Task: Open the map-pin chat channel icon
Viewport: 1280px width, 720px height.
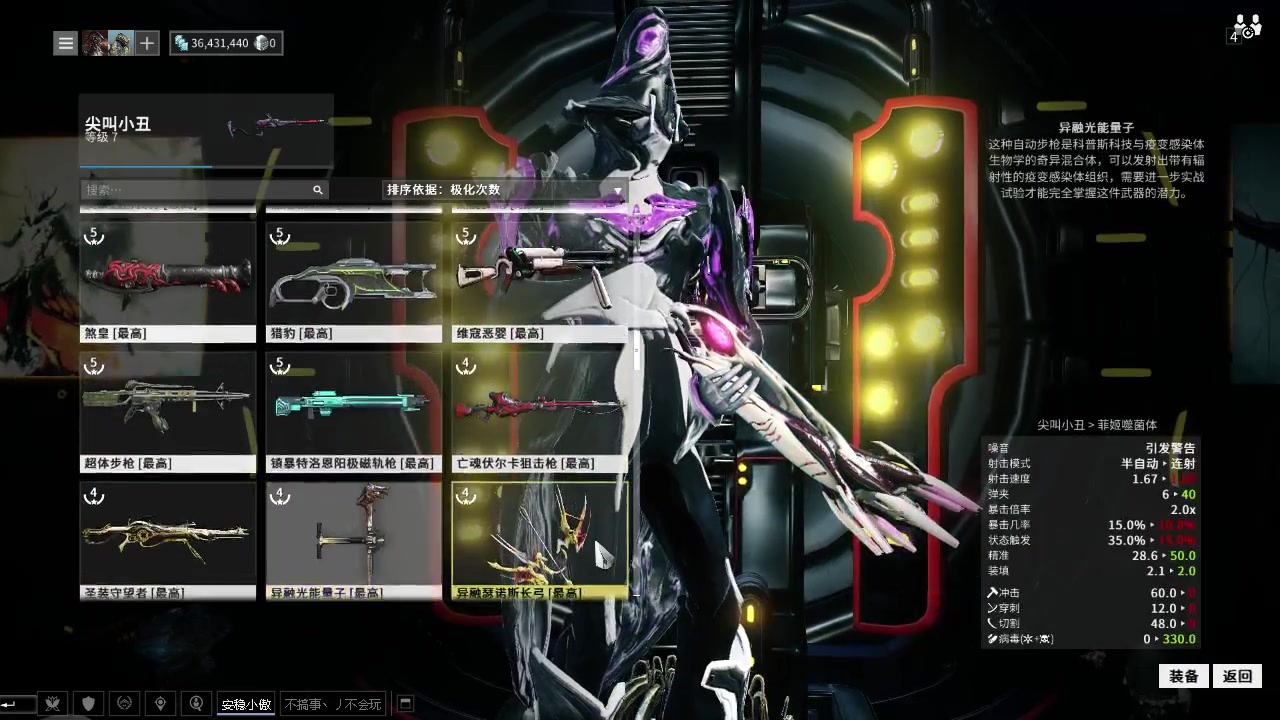Action: coord(160,704)
